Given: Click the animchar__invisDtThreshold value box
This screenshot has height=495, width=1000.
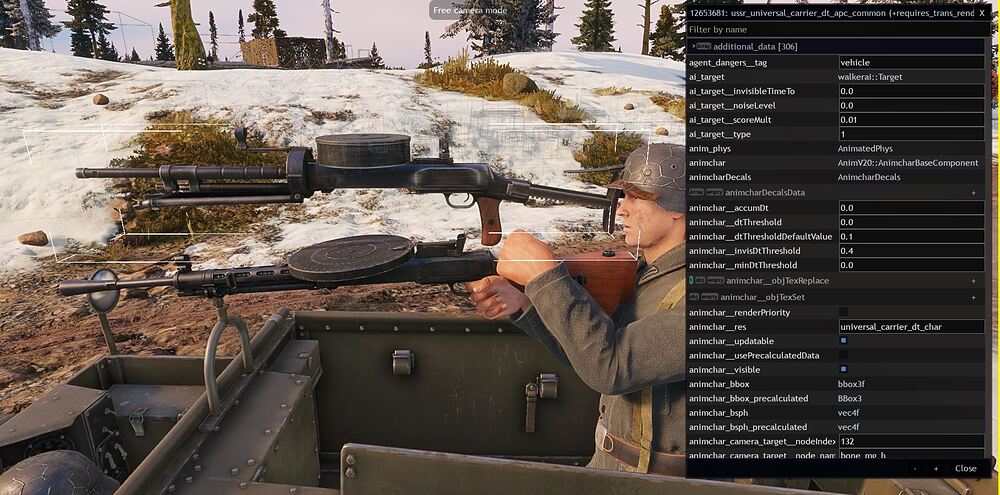Looking at the screenshot, I should tap(910, 251).
